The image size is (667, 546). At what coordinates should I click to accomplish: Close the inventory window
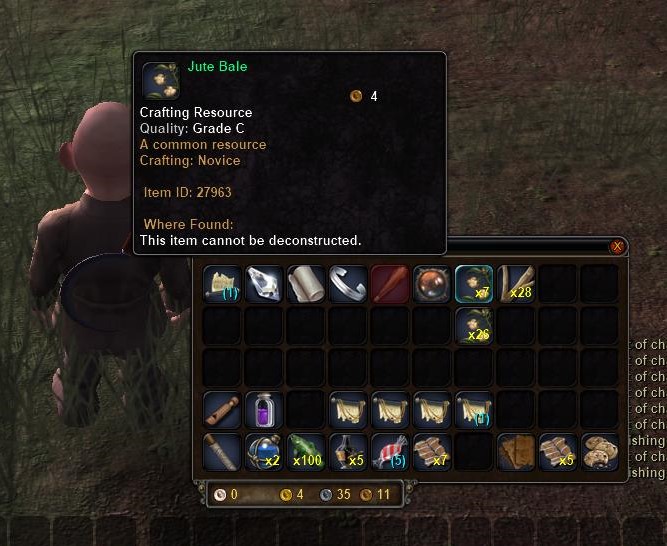click(617, 246)
